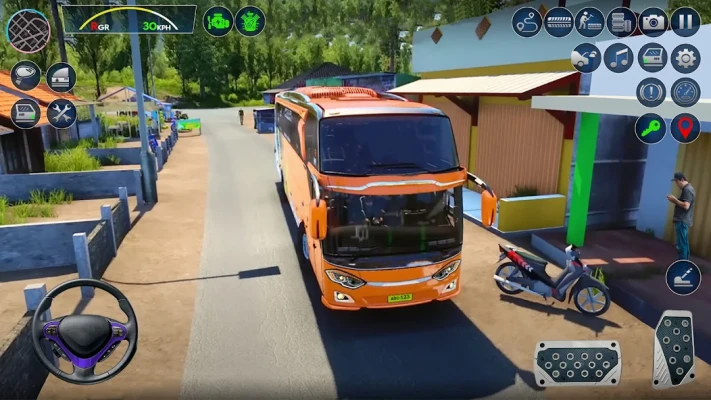This screenshot has height=400, width=711.
Task: Hit the wide brake pedal
Action: (577, 362)
